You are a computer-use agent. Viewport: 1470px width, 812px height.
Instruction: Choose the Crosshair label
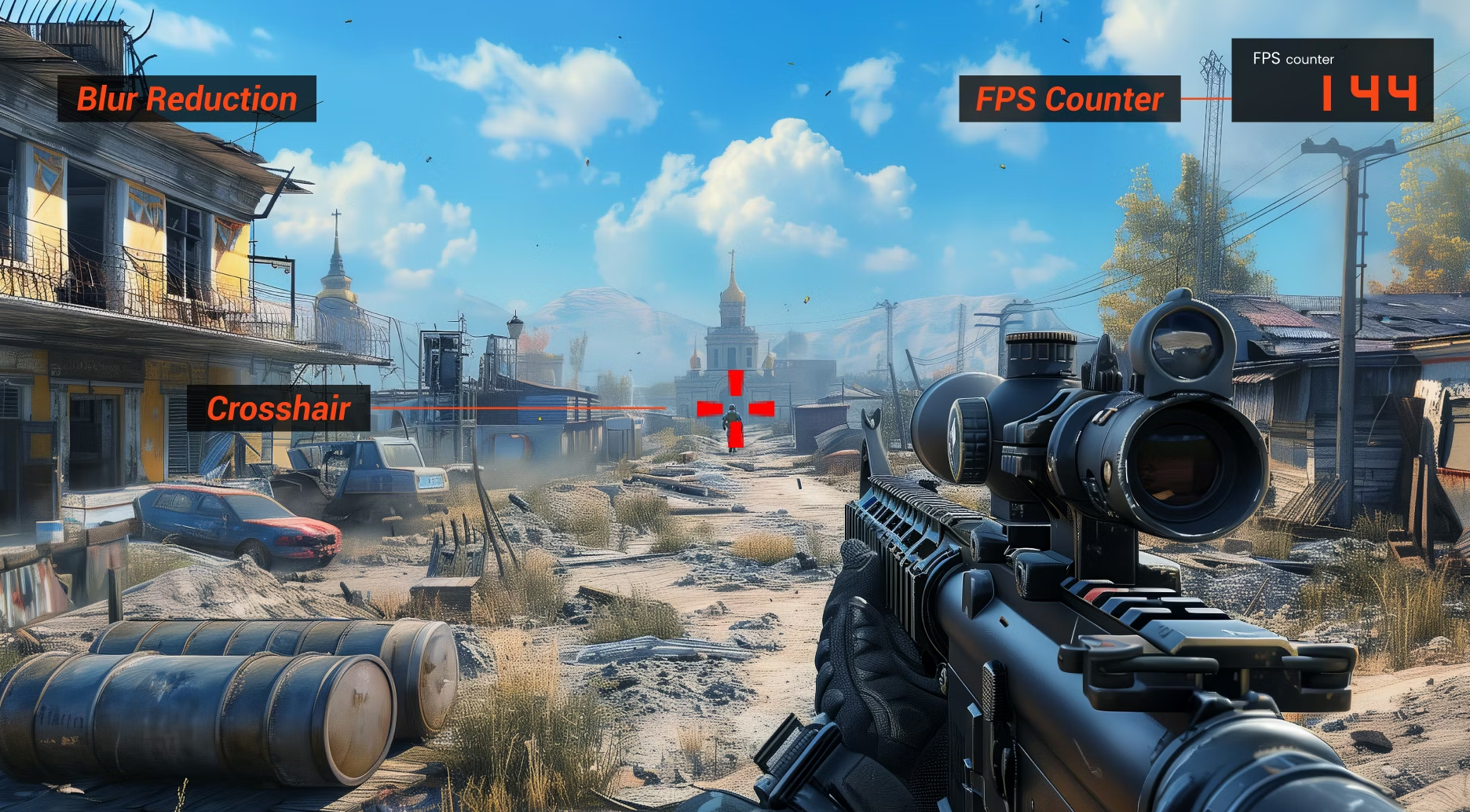click(279, 408)
